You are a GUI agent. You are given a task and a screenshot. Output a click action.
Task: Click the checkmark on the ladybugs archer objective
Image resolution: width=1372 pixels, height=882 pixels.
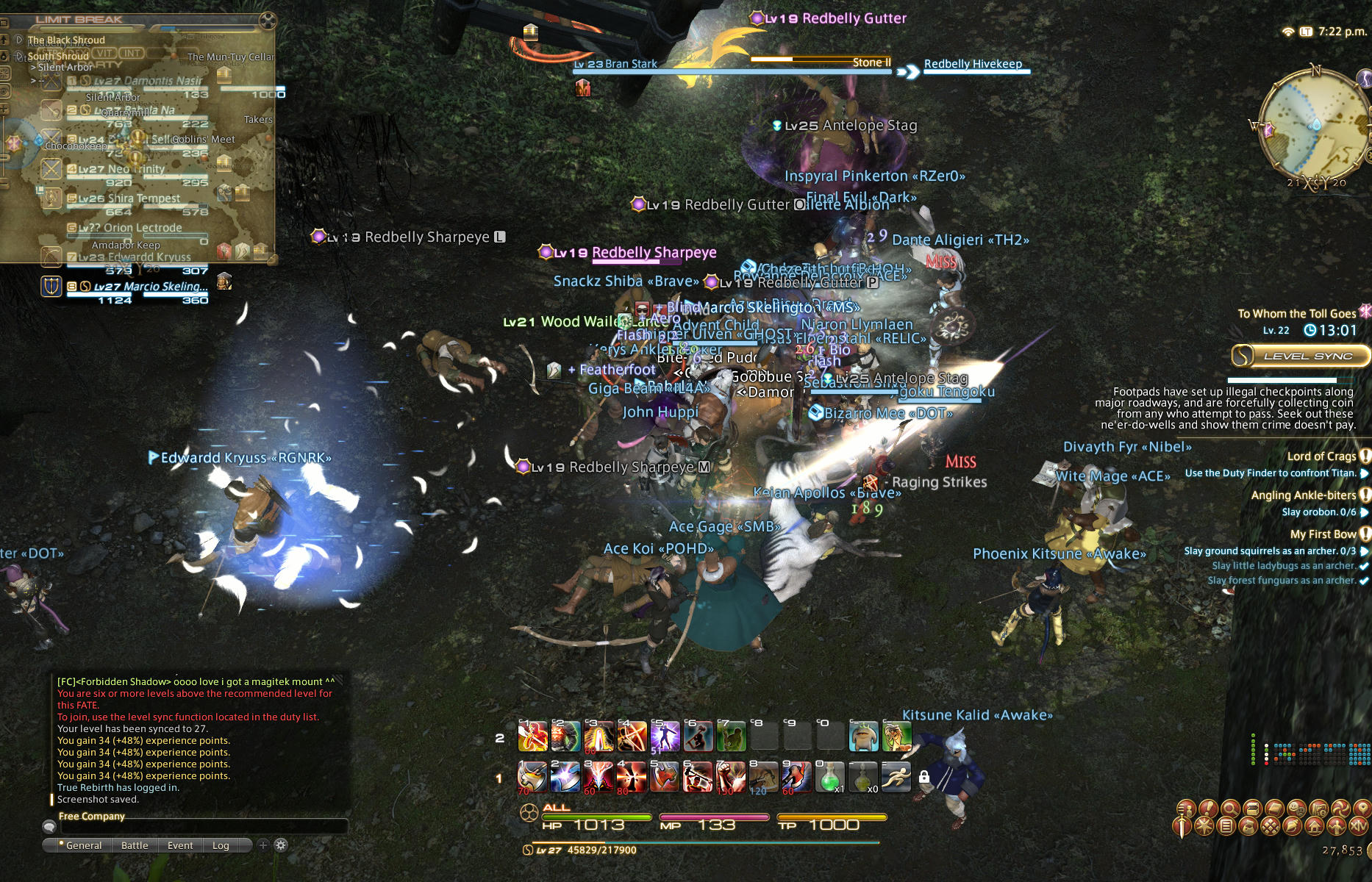pyautogui.click(x=1365, y=565)
